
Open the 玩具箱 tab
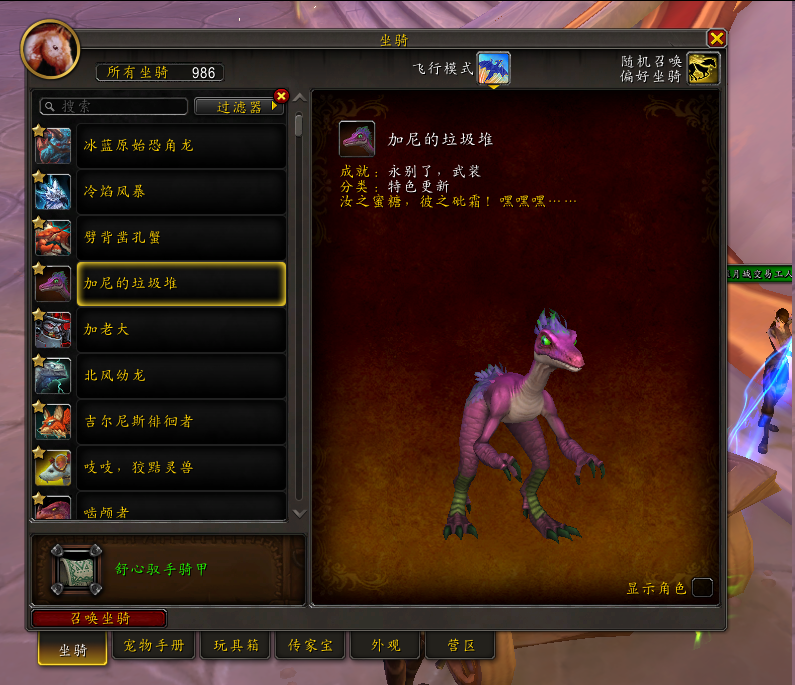point(236,646)
